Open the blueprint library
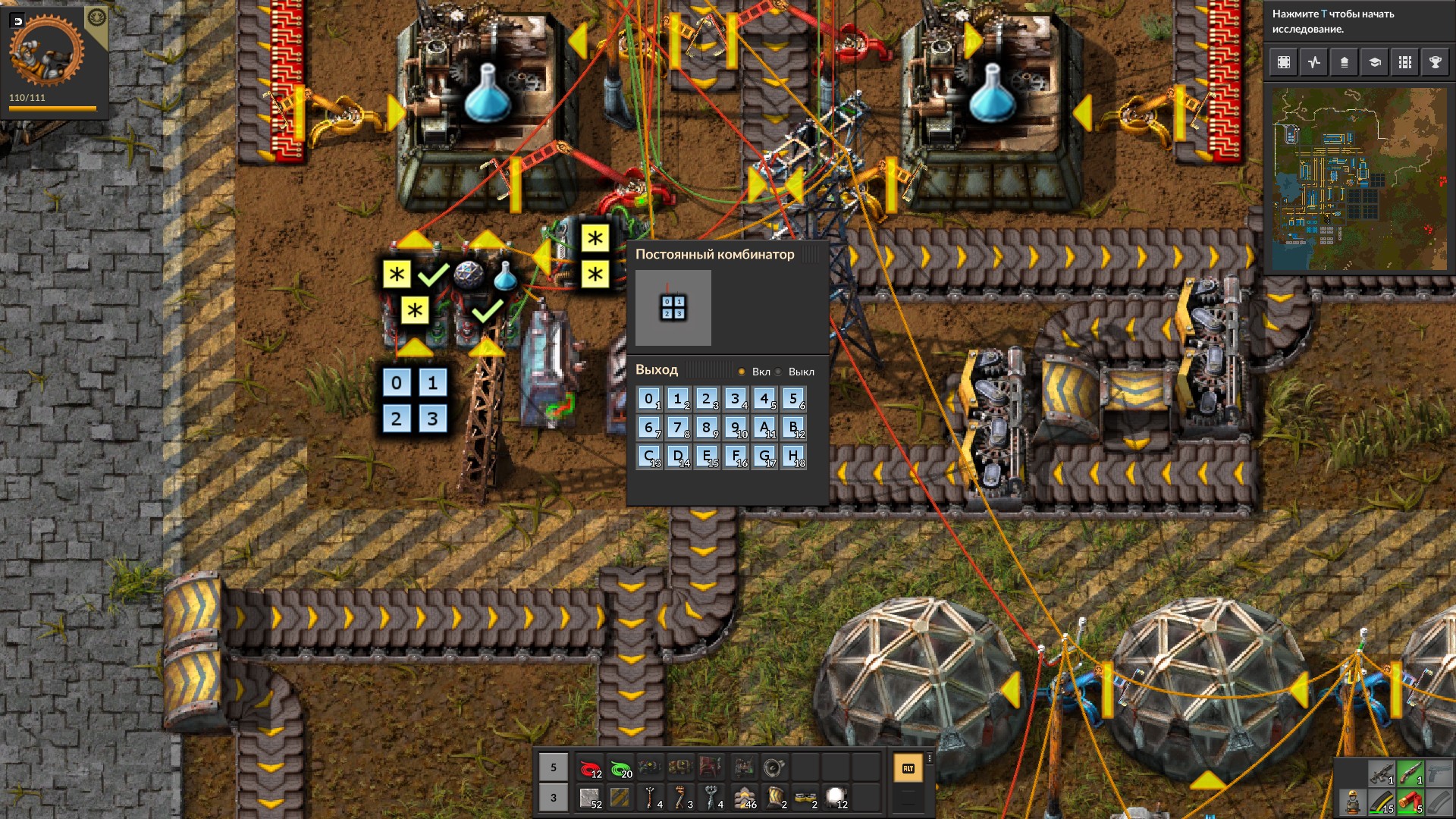1456x819 pixels. point(1284,62)
